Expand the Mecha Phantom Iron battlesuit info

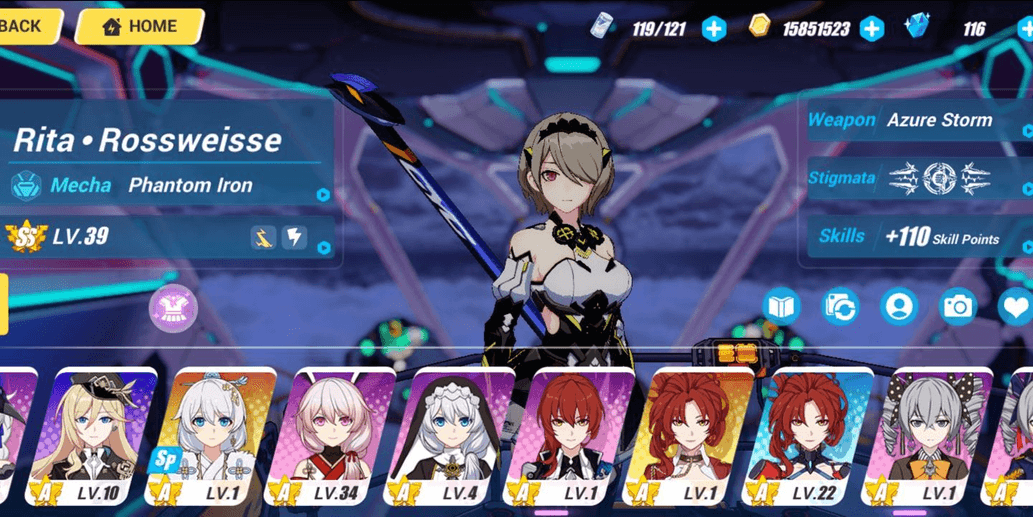click(170, 186)
